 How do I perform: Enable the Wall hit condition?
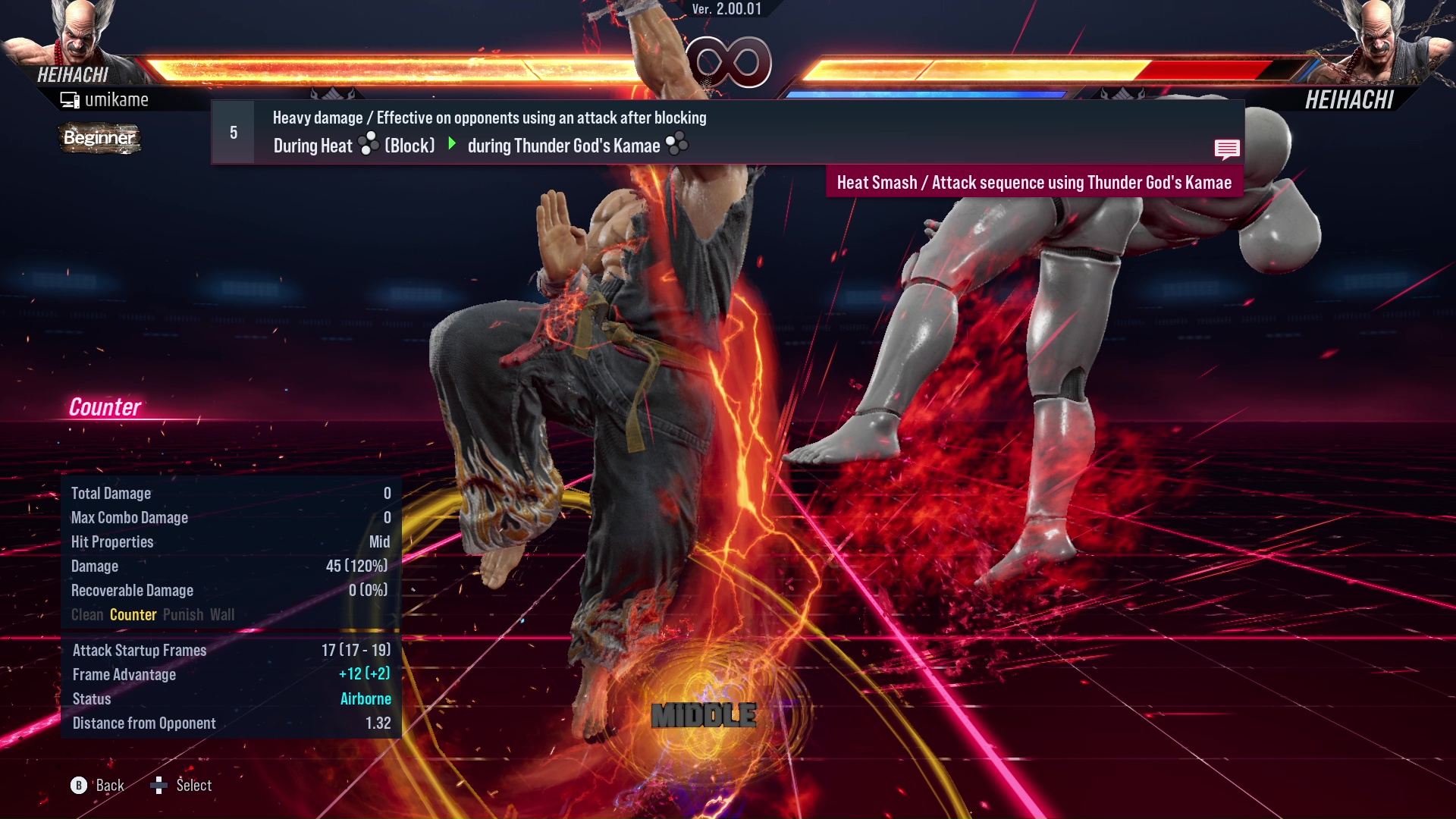[x=222, y=614]
